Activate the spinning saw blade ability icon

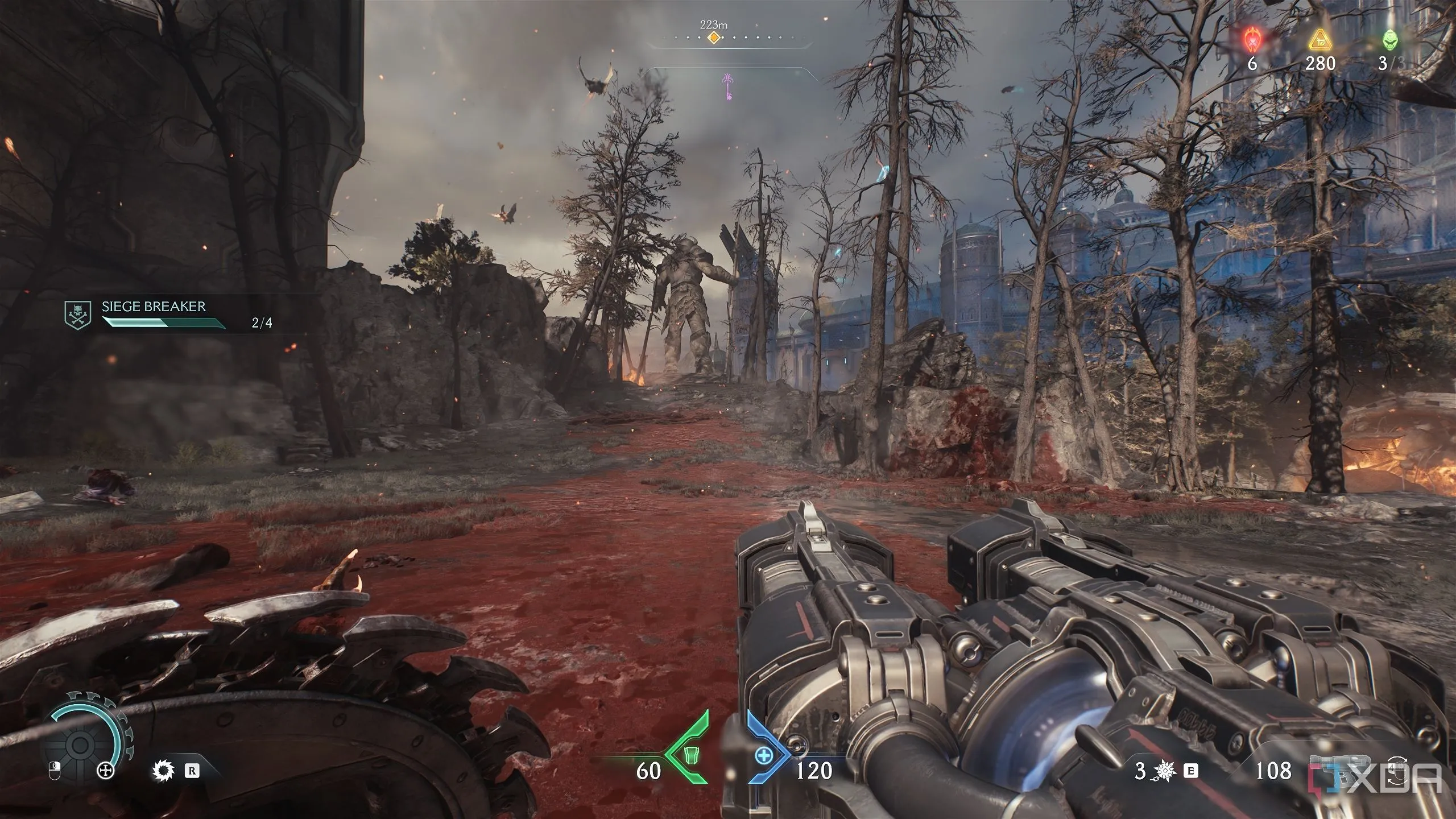(x=162, y=771)
